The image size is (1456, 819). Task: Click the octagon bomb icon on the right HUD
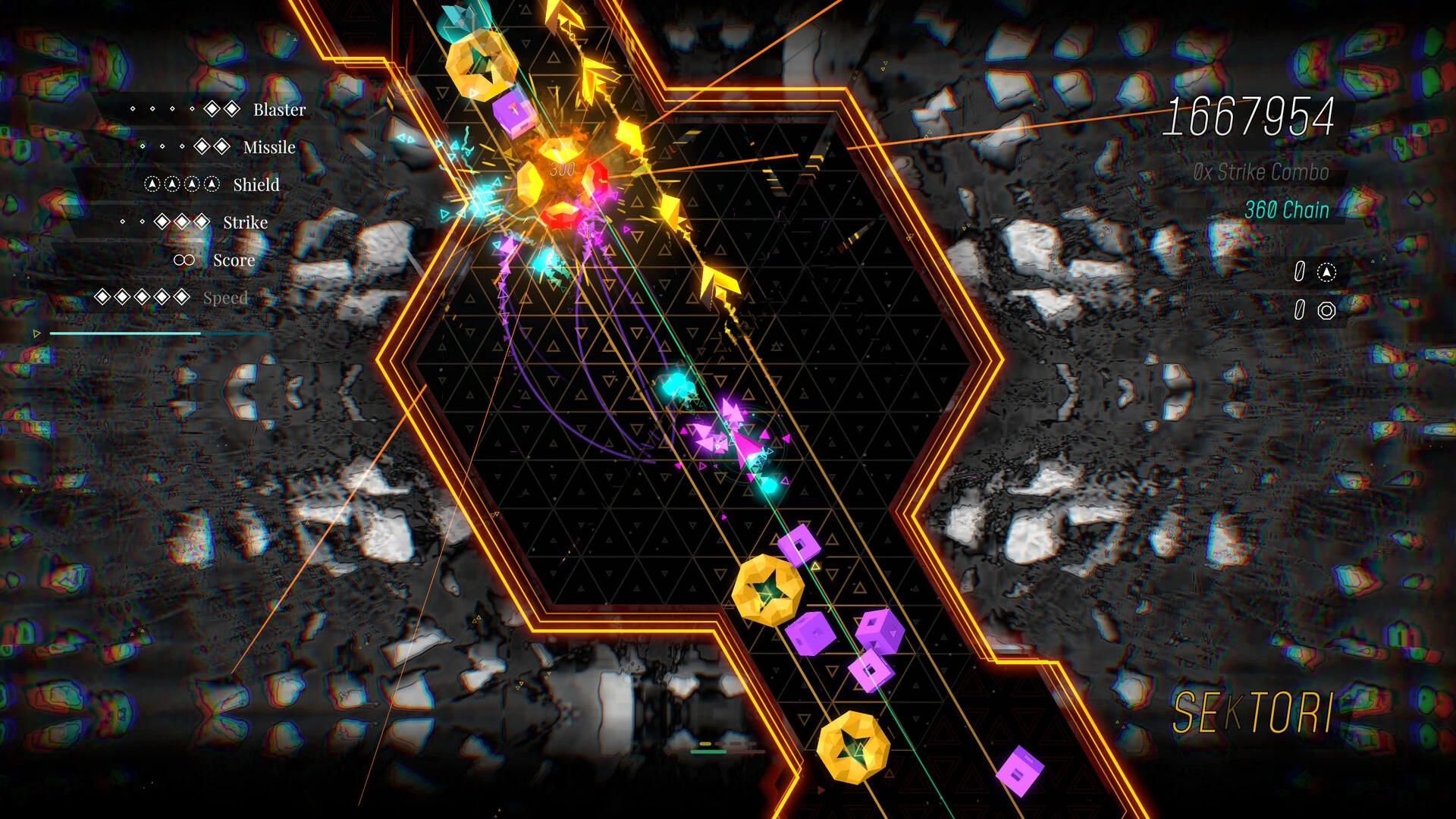(1327, 310)
